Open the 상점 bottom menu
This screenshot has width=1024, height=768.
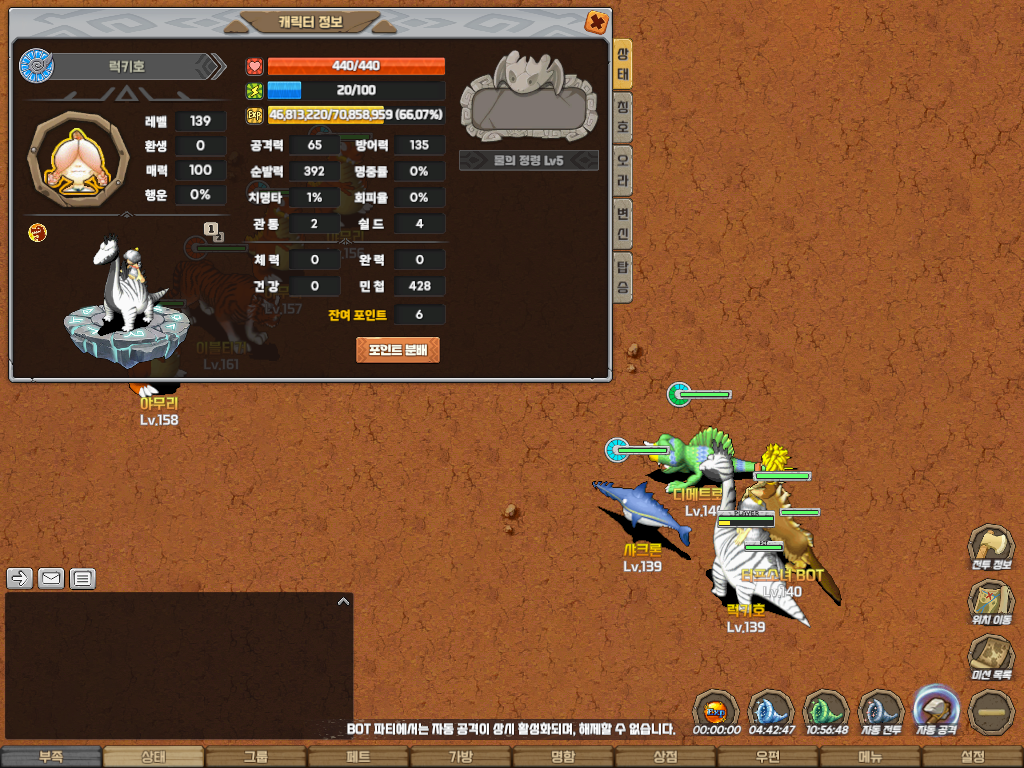[665, 757]
